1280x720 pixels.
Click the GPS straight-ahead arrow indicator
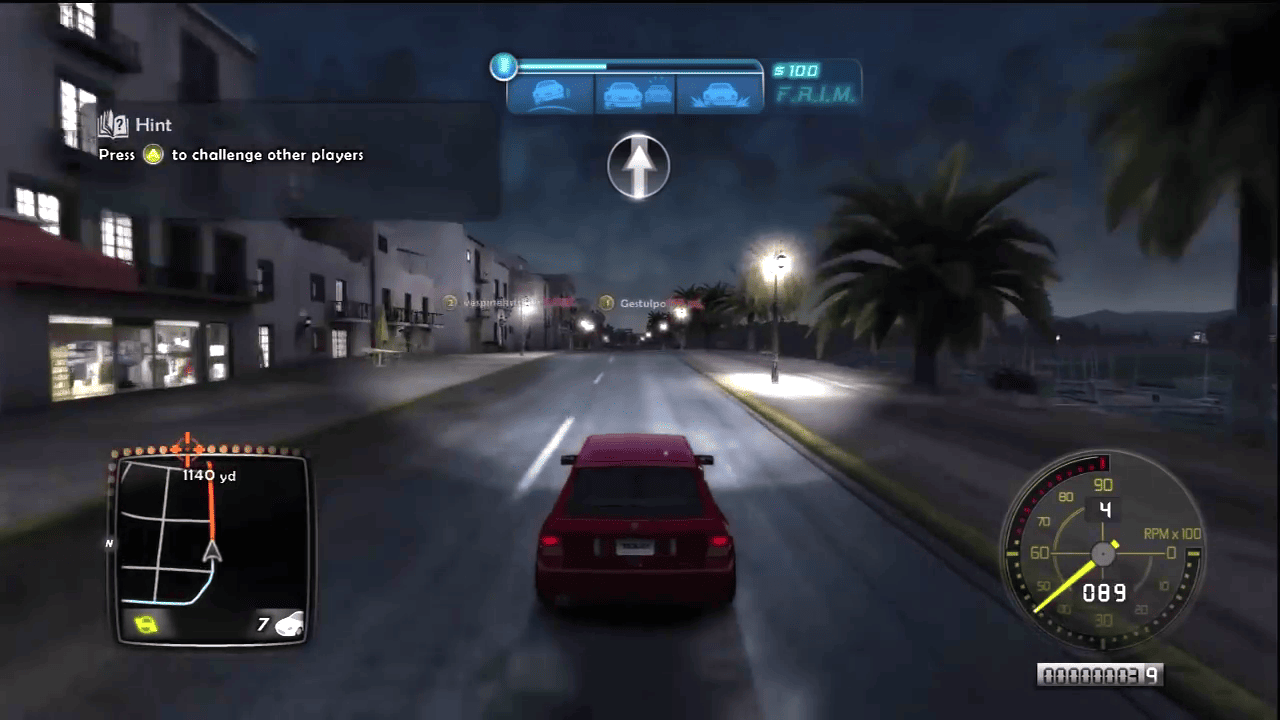point(638,167)
